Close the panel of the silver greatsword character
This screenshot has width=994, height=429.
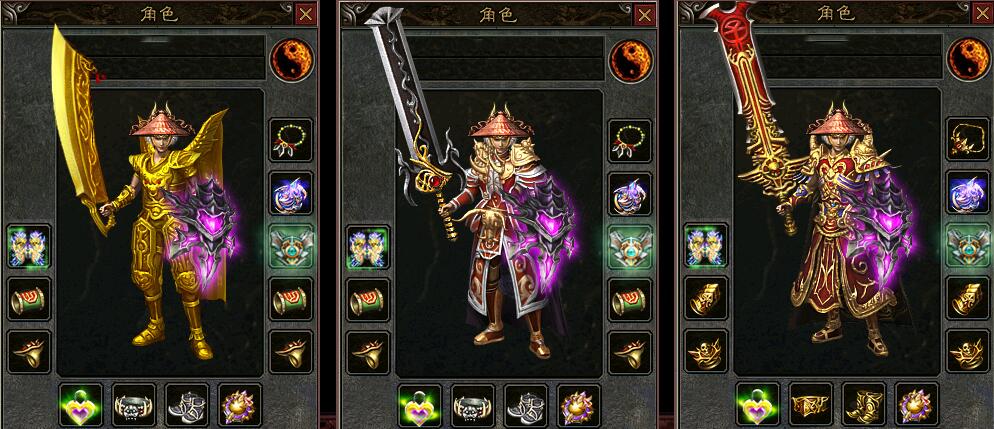[645, 14]
